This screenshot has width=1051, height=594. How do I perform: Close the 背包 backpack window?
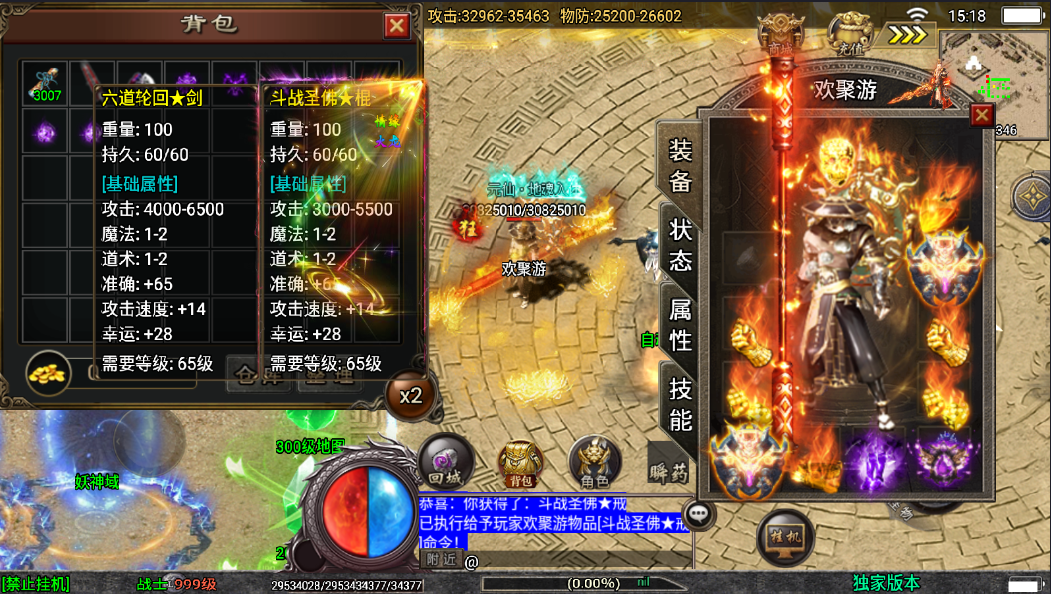click(397, 26)
